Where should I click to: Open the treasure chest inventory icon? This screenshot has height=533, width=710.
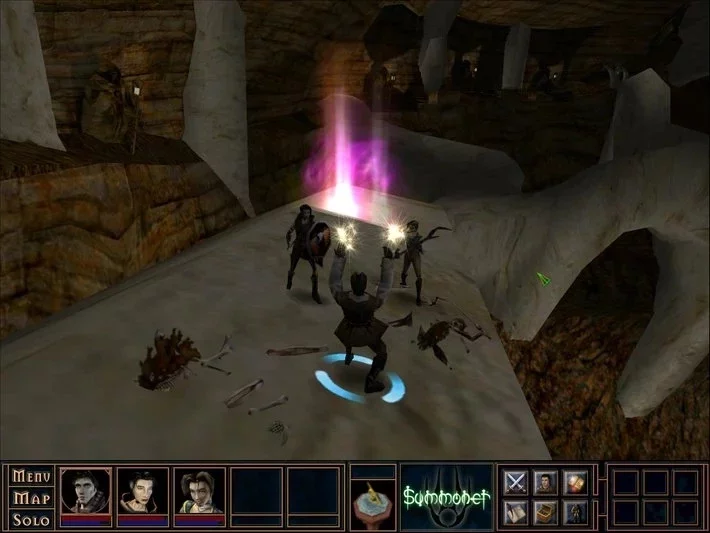click(545, 512)
